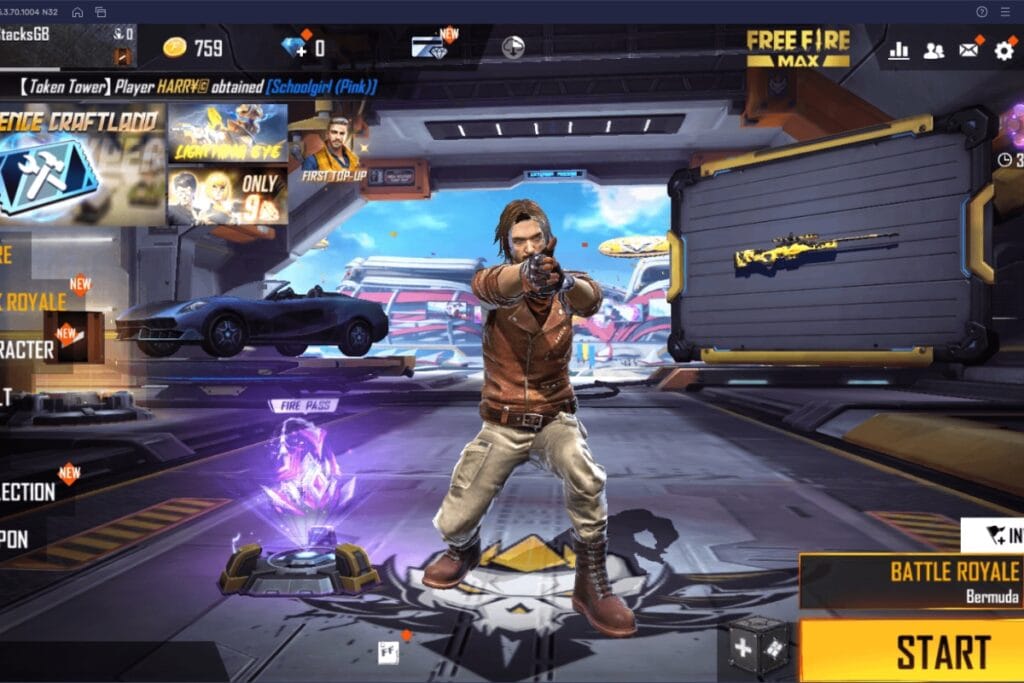Image resolution: width=1024 pixels, height=683 pixels.
Task: Click the emulator home icon in title bar
Action: (x=77, y=11)
